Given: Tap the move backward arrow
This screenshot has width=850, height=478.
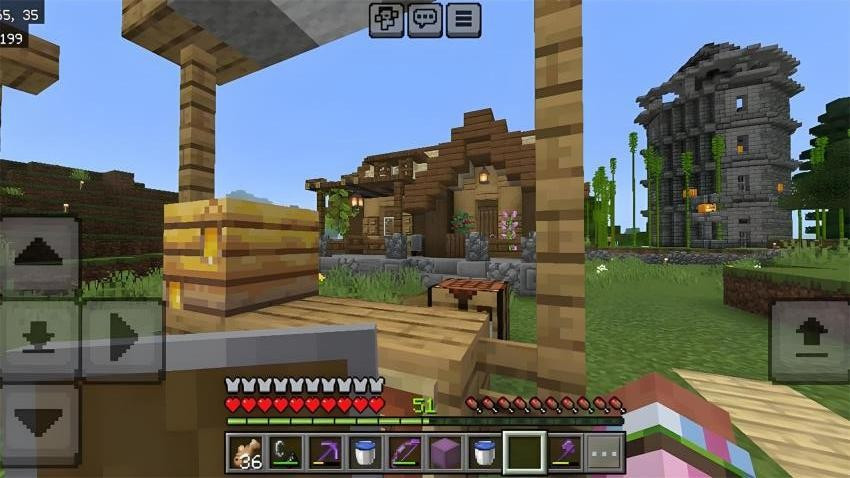Looking at the screenshot, I should pos(40,423).
